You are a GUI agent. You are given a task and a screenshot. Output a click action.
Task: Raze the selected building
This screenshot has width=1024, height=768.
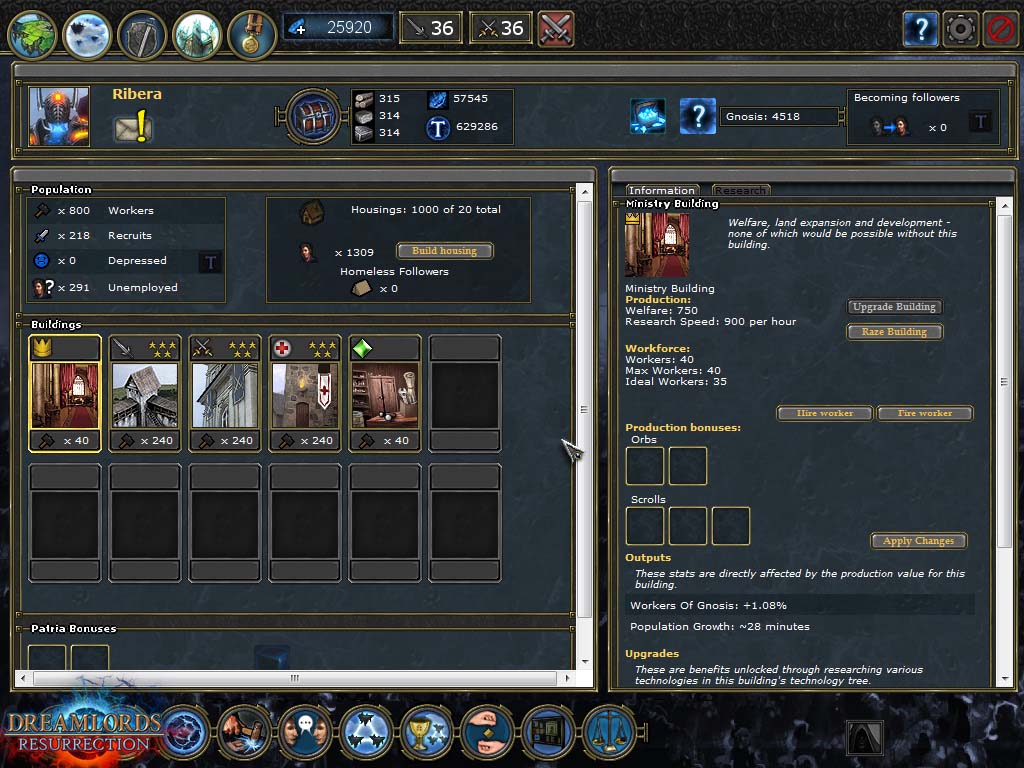click(x=894, y=332)
